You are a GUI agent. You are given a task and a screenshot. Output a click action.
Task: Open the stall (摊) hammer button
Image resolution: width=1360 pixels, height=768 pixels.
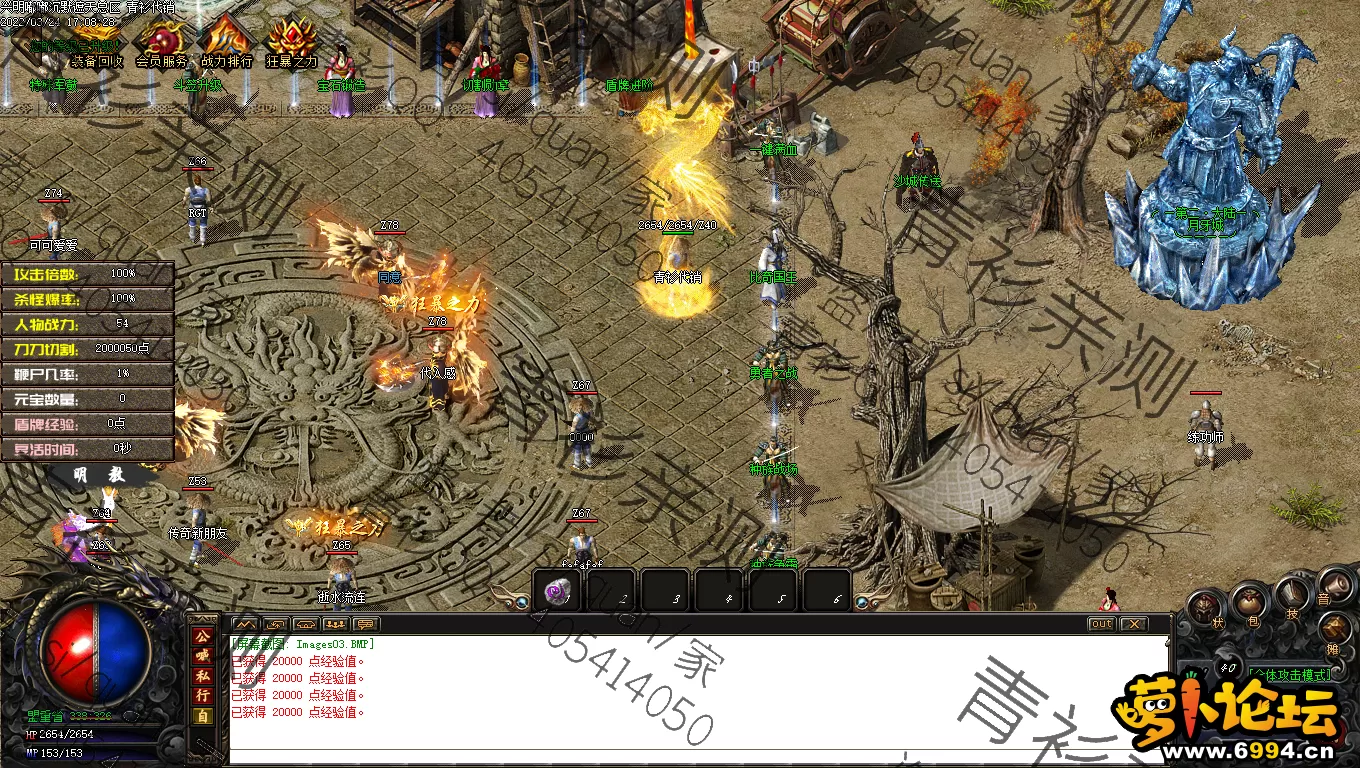(x=1336, y=630)
